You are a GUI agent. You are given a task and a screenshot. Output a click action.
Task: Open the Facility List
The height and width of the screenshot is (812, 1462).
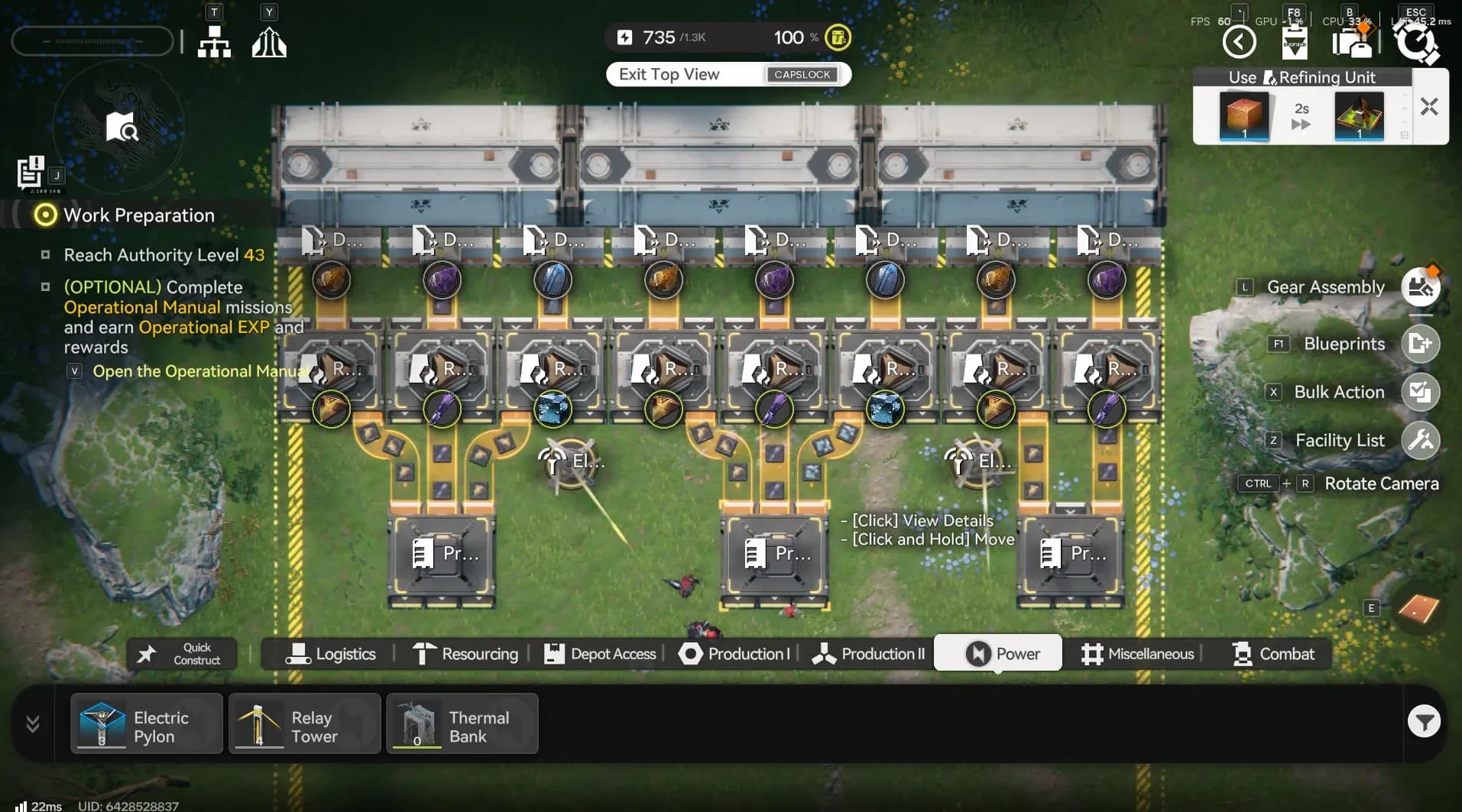[x=1419, y=440]
